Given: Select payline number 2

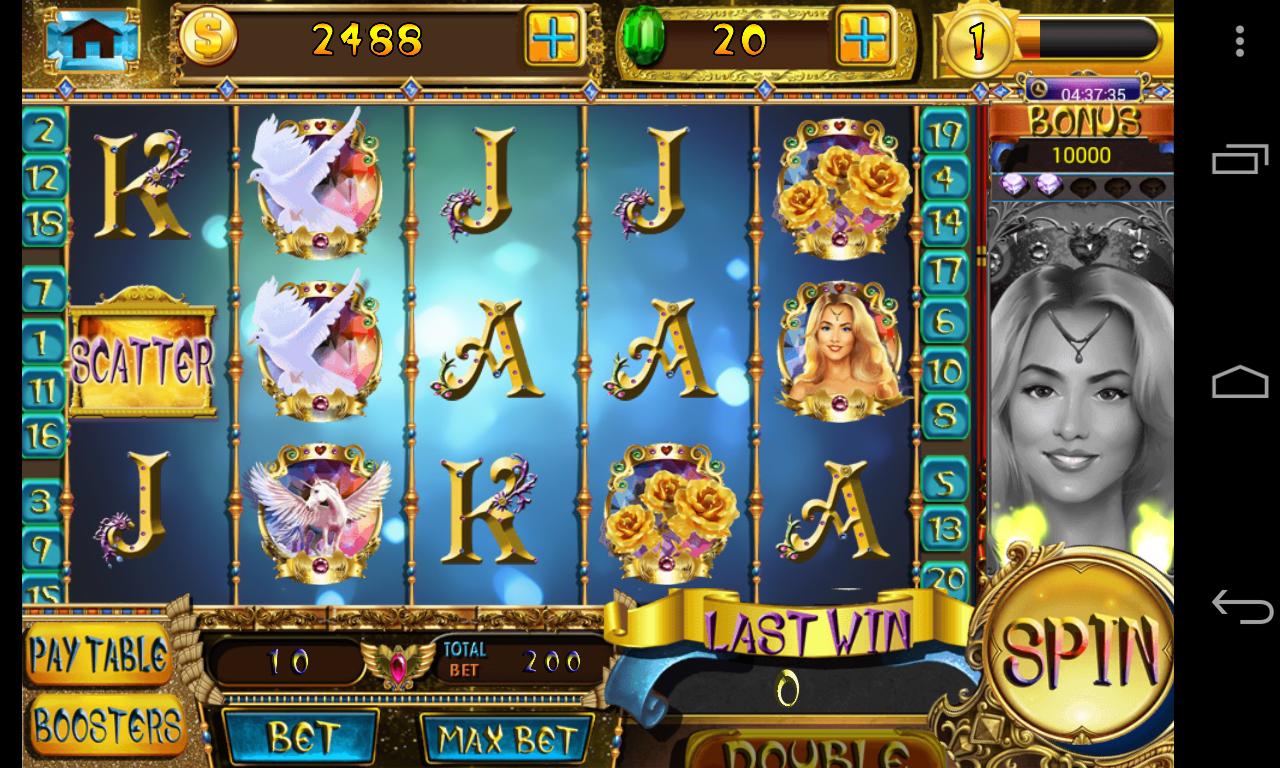Looking at the screenshot, I should (44, 131).
